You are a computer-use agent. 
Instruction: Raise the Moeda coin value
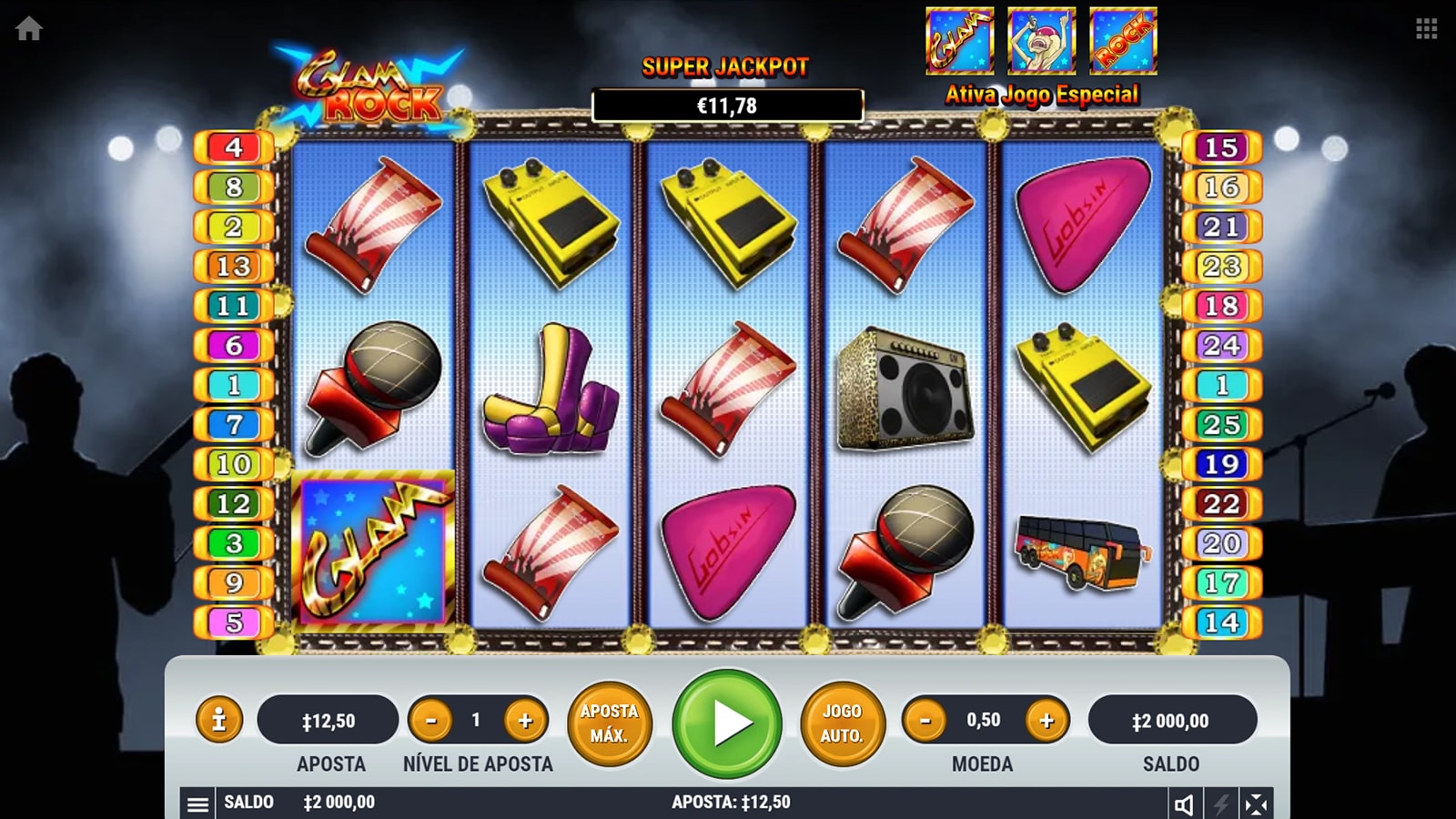(x=1046, y=721)
